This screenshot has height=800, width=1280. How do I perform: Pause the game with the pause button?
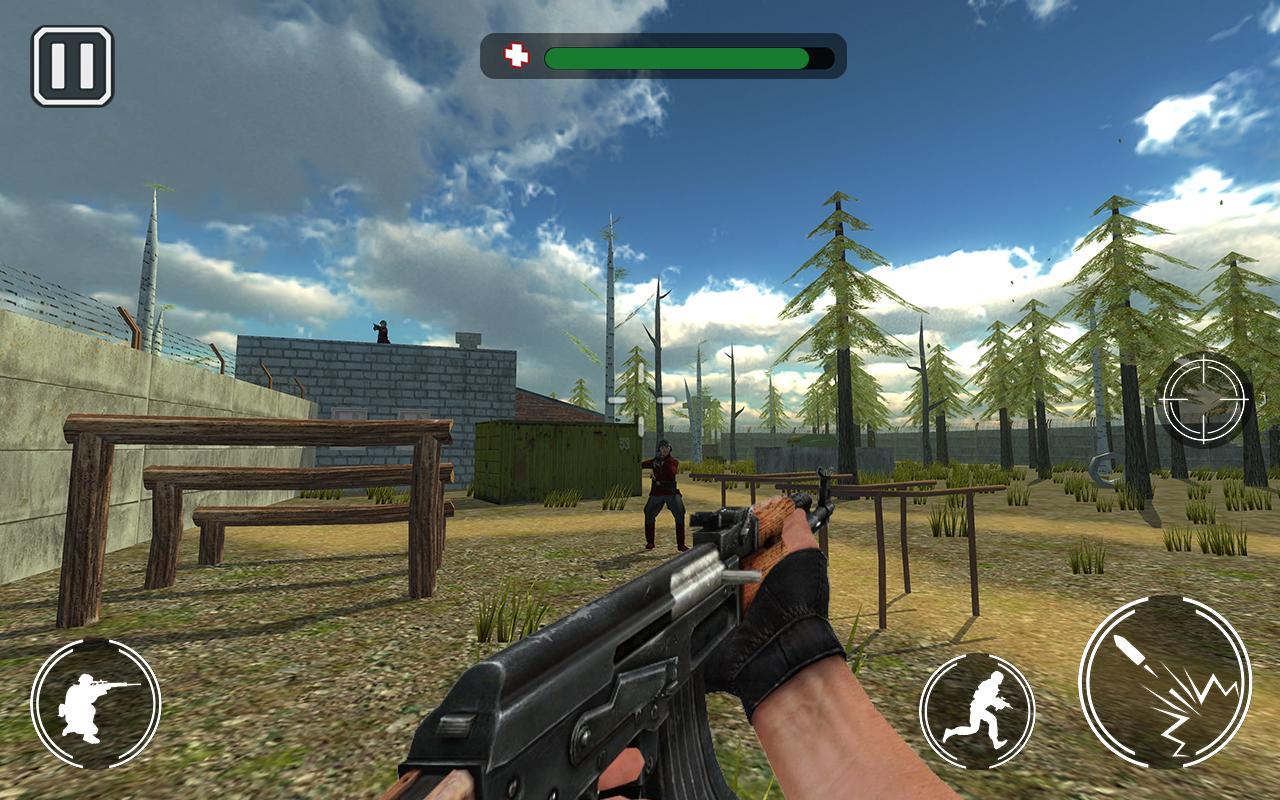coord(72,66)
